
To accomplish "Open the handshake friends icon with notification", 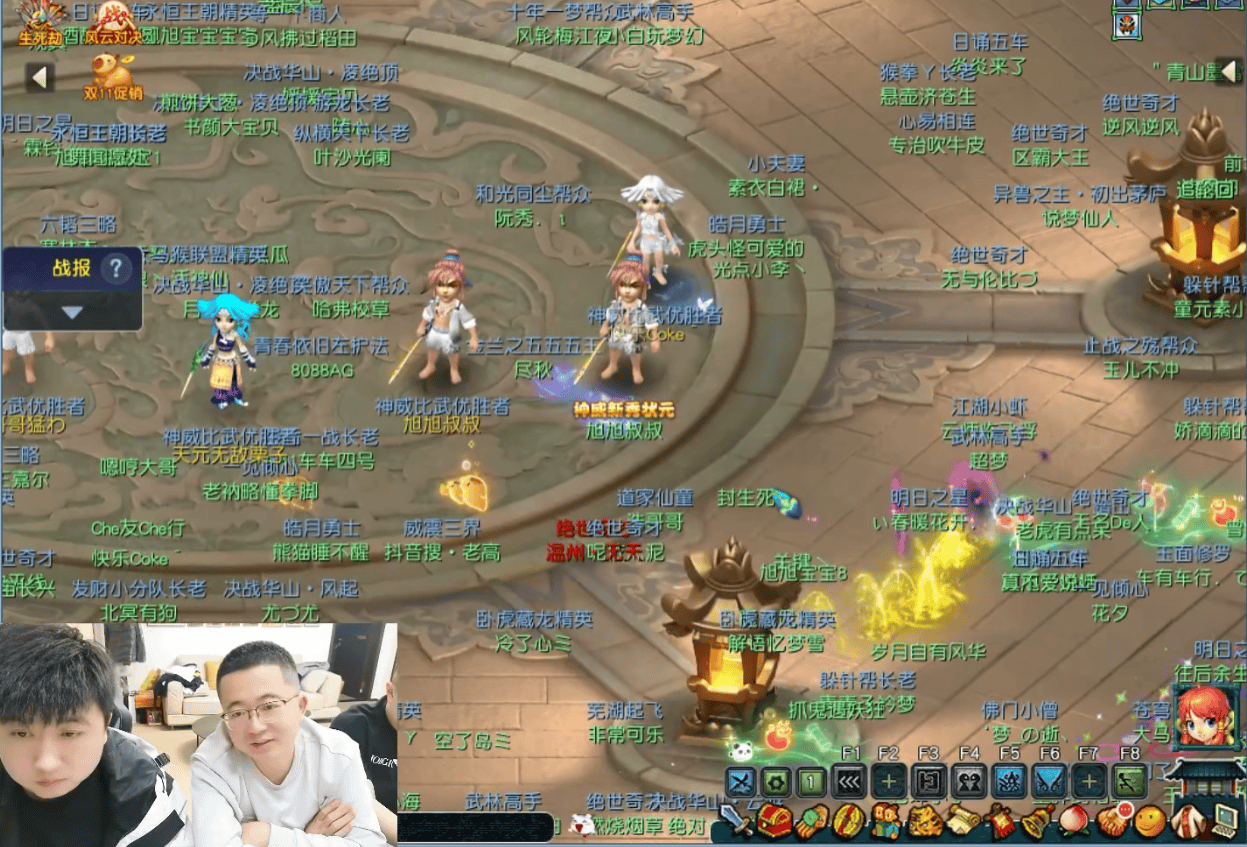I will point(1112,821).
